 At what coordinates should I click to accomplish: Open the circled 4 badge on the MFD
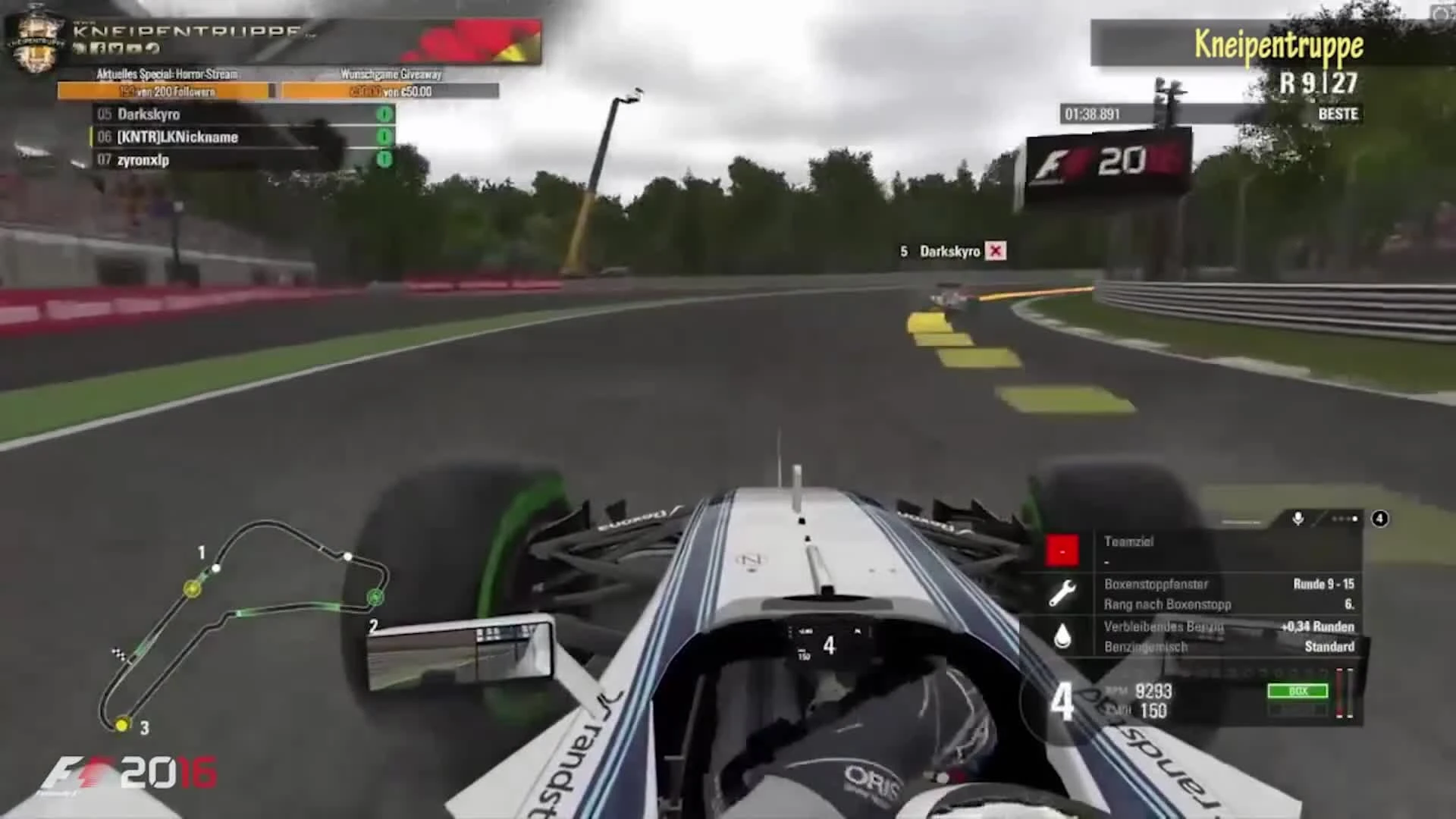[x=1380, y=519]
